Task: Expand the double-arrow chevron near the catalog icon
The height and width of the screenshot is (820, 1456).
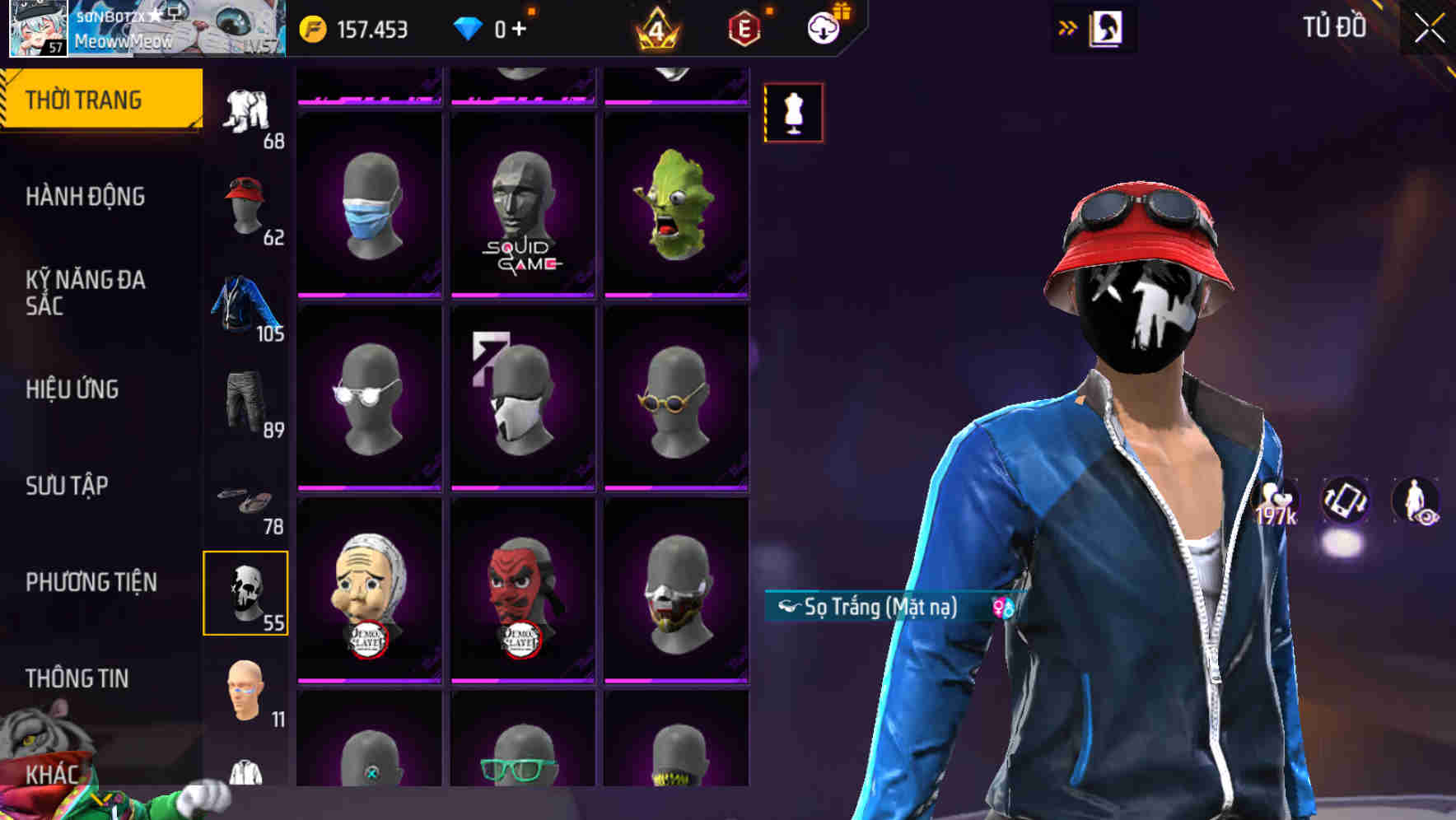Action: pos(1066,26)
